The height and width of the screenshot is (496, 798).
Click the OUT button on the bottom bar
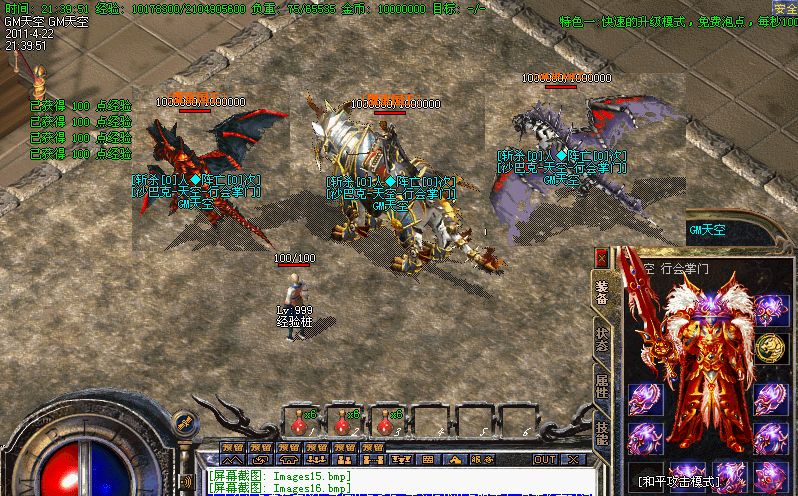click(x=544, y=459)
